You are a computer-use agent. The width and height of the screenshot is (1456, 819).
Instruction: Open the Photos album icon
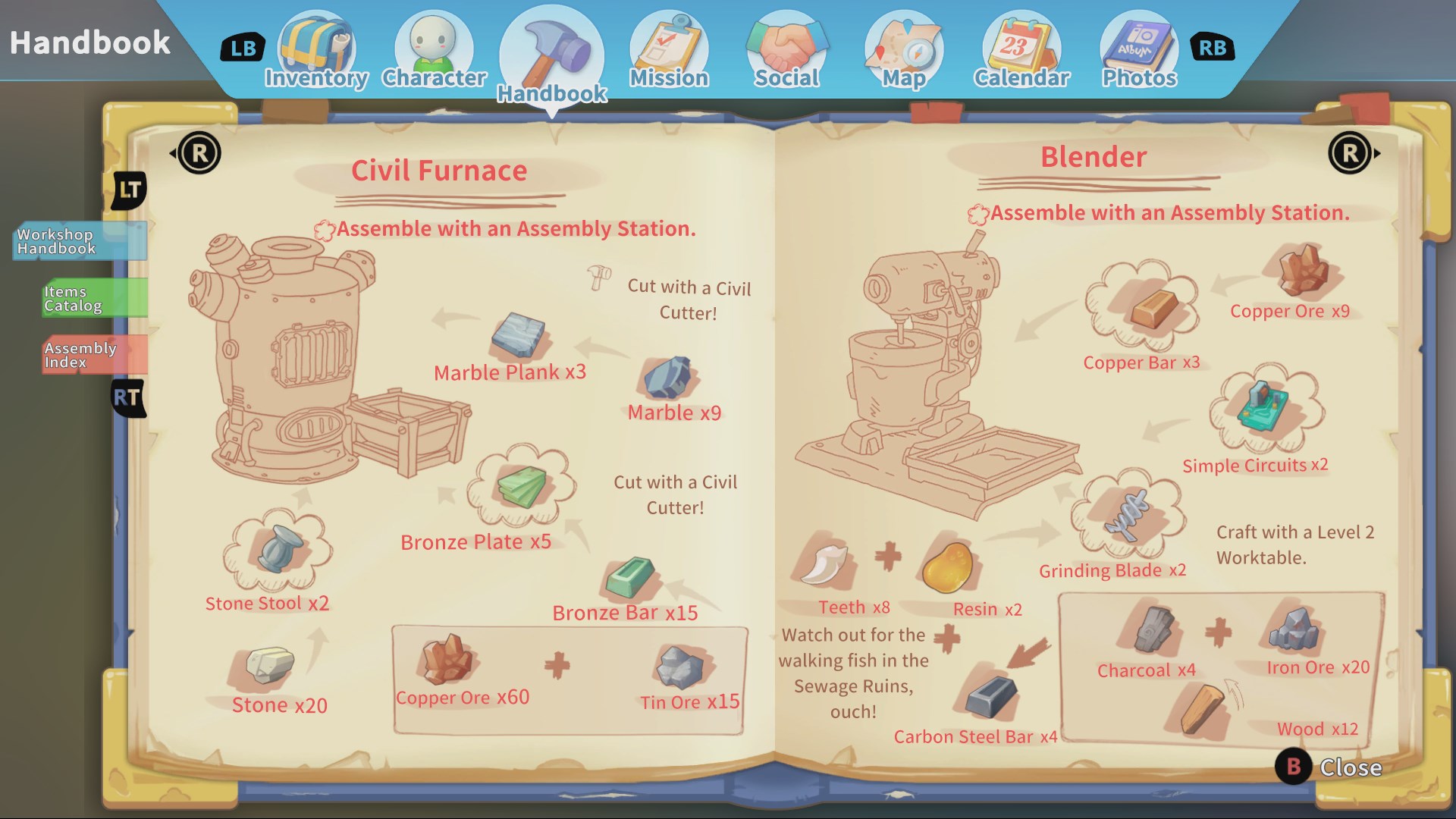pos(1137,45)
